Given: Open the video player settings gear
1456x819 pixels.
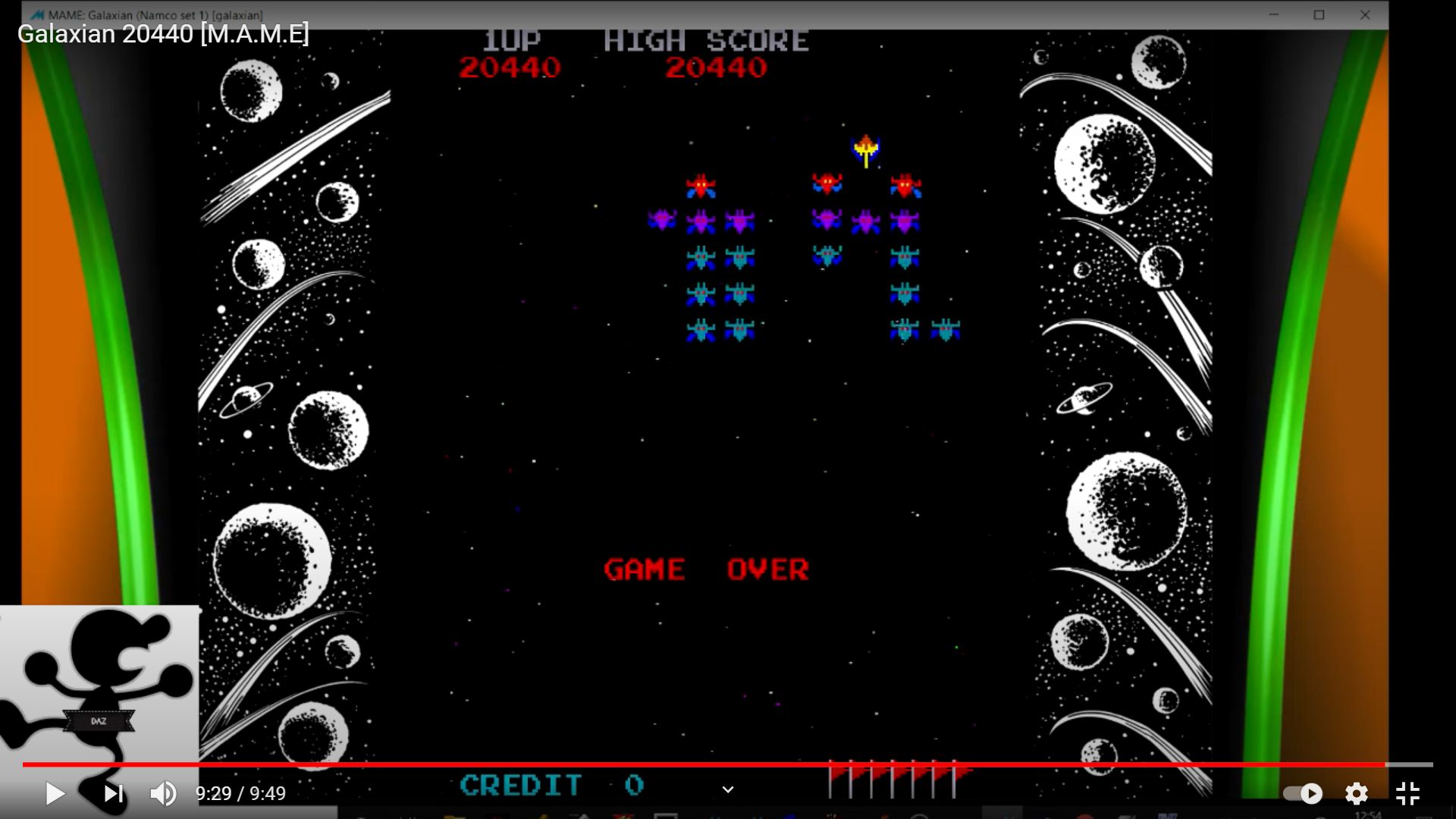Looking at the screenshot, I should point(1356,793).
